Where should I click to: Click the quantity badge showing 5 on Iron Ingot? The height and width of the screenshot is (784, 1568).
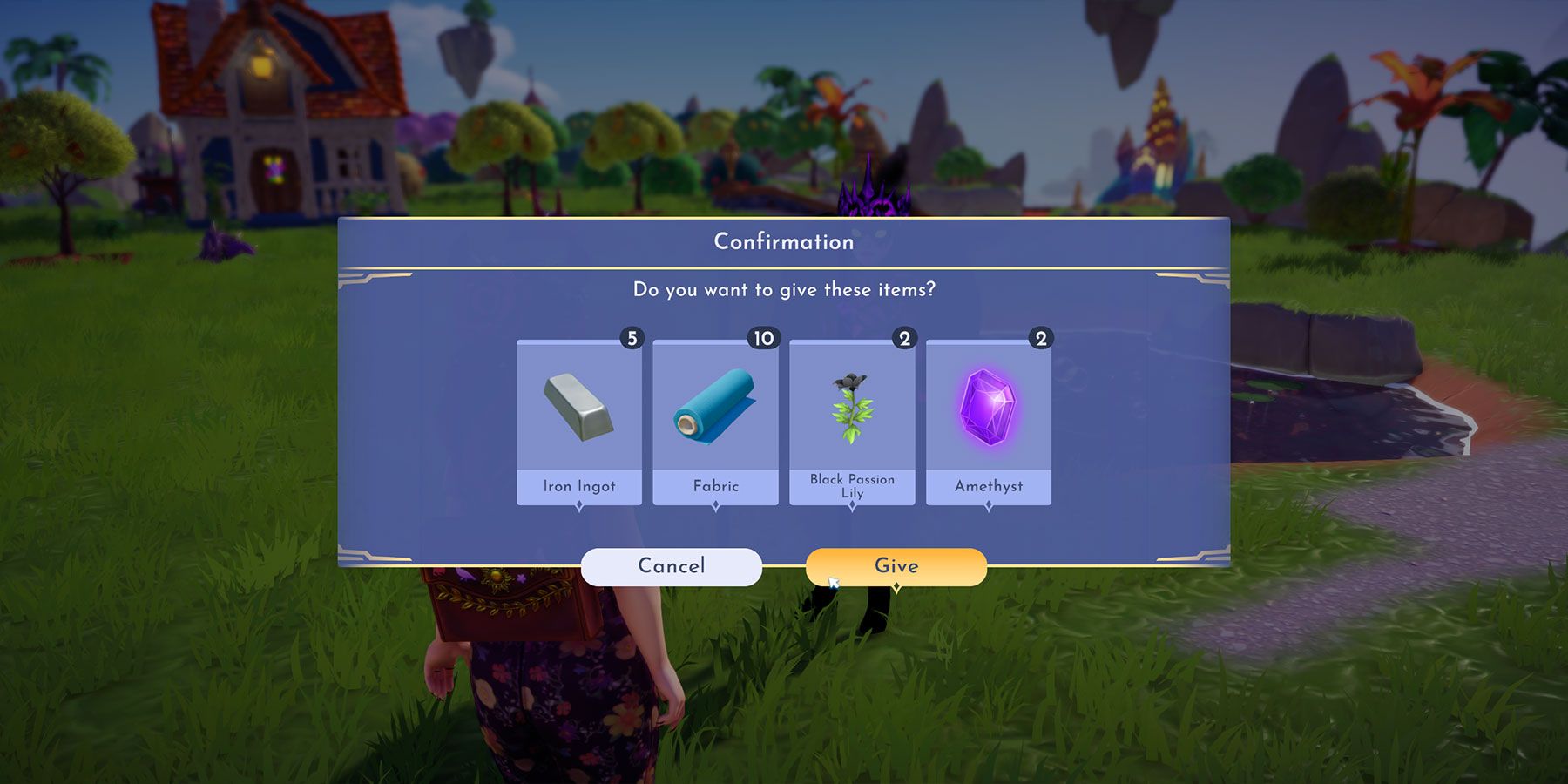tap(632, 338)
